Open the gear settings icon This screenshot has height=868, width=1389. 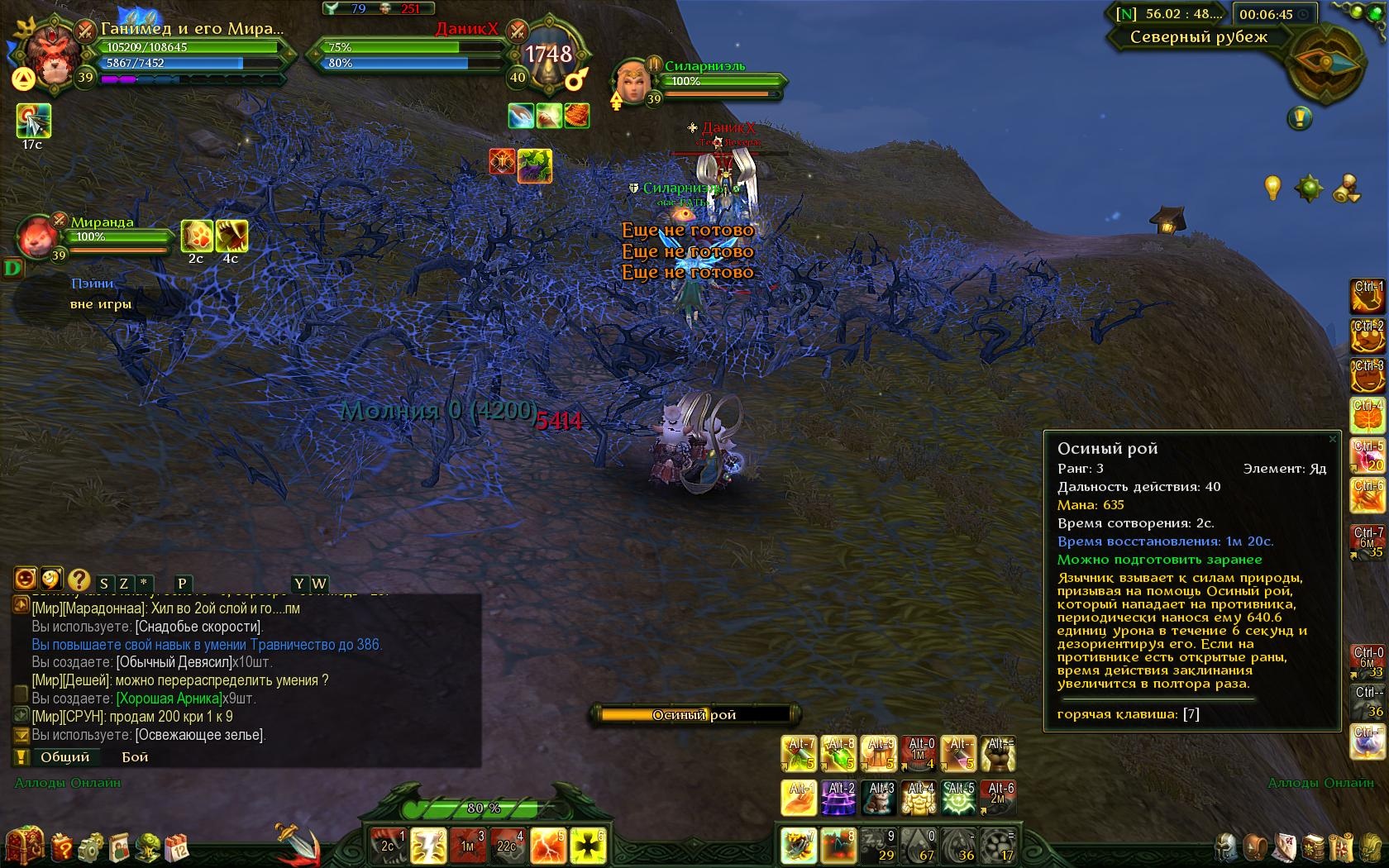tap(90, 848)
